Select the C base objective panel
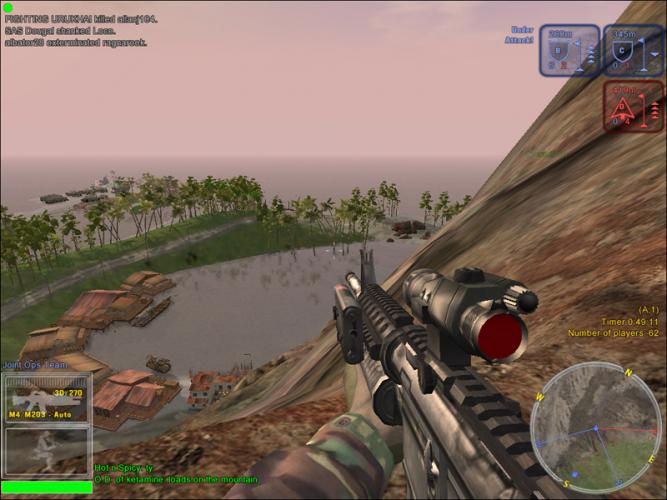This screenshot has height=500, width=667. (633, 51)
